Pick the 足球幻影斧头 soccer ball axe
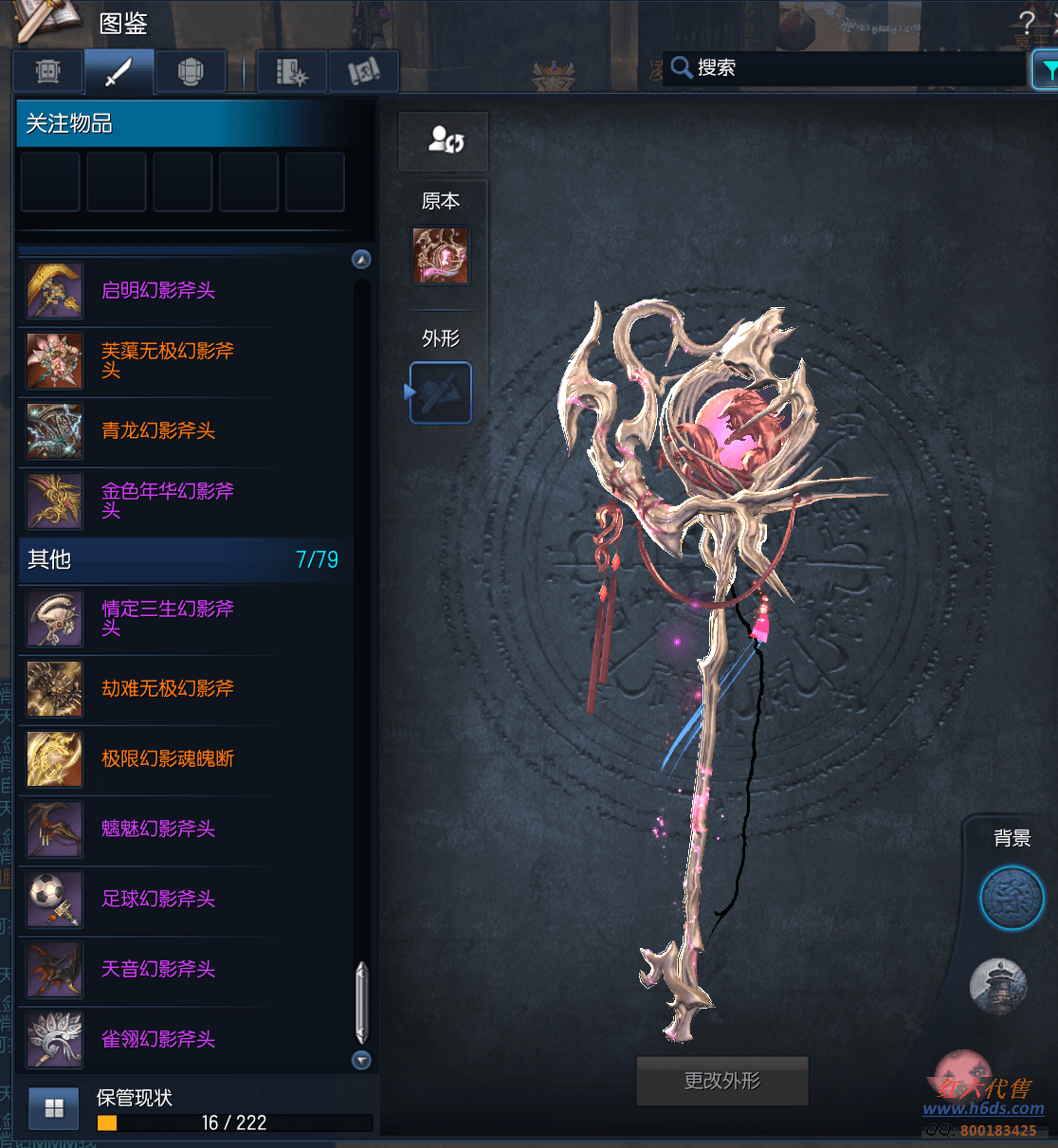 pyautogui.click(x=158, y=900)
